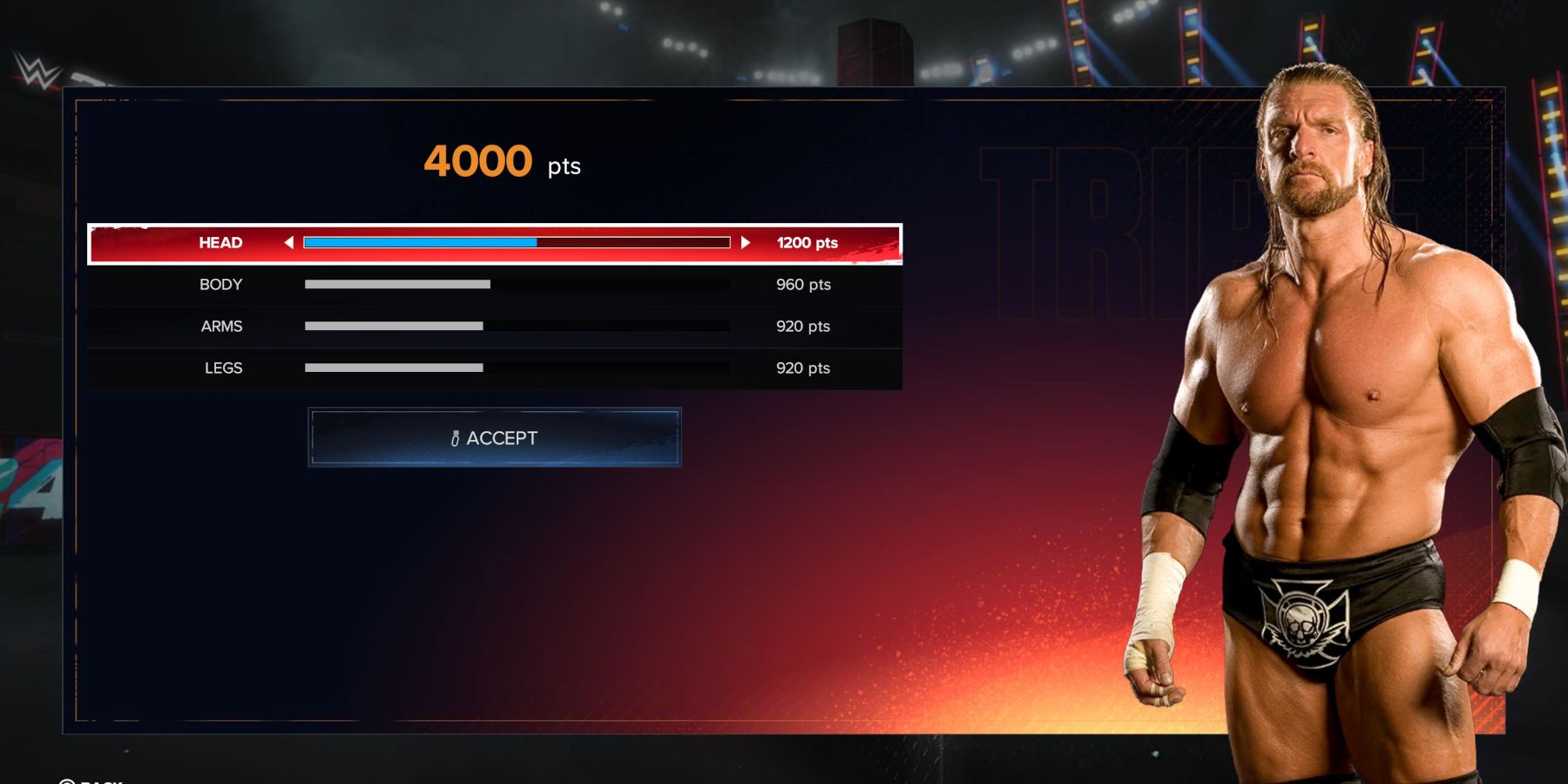Click the 1200 pts value for HEAD

[804, 243]
